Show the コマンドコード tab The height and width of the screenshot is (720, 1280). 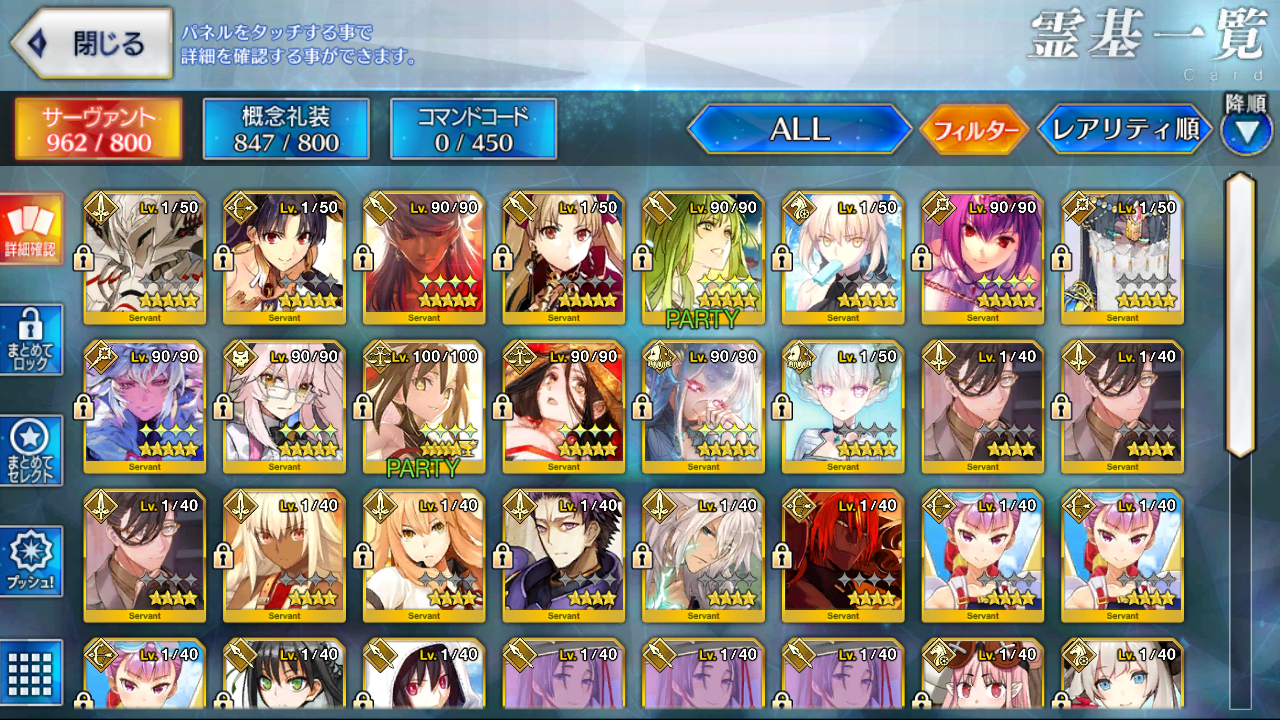pyautogui.click(x=473, y=129)
